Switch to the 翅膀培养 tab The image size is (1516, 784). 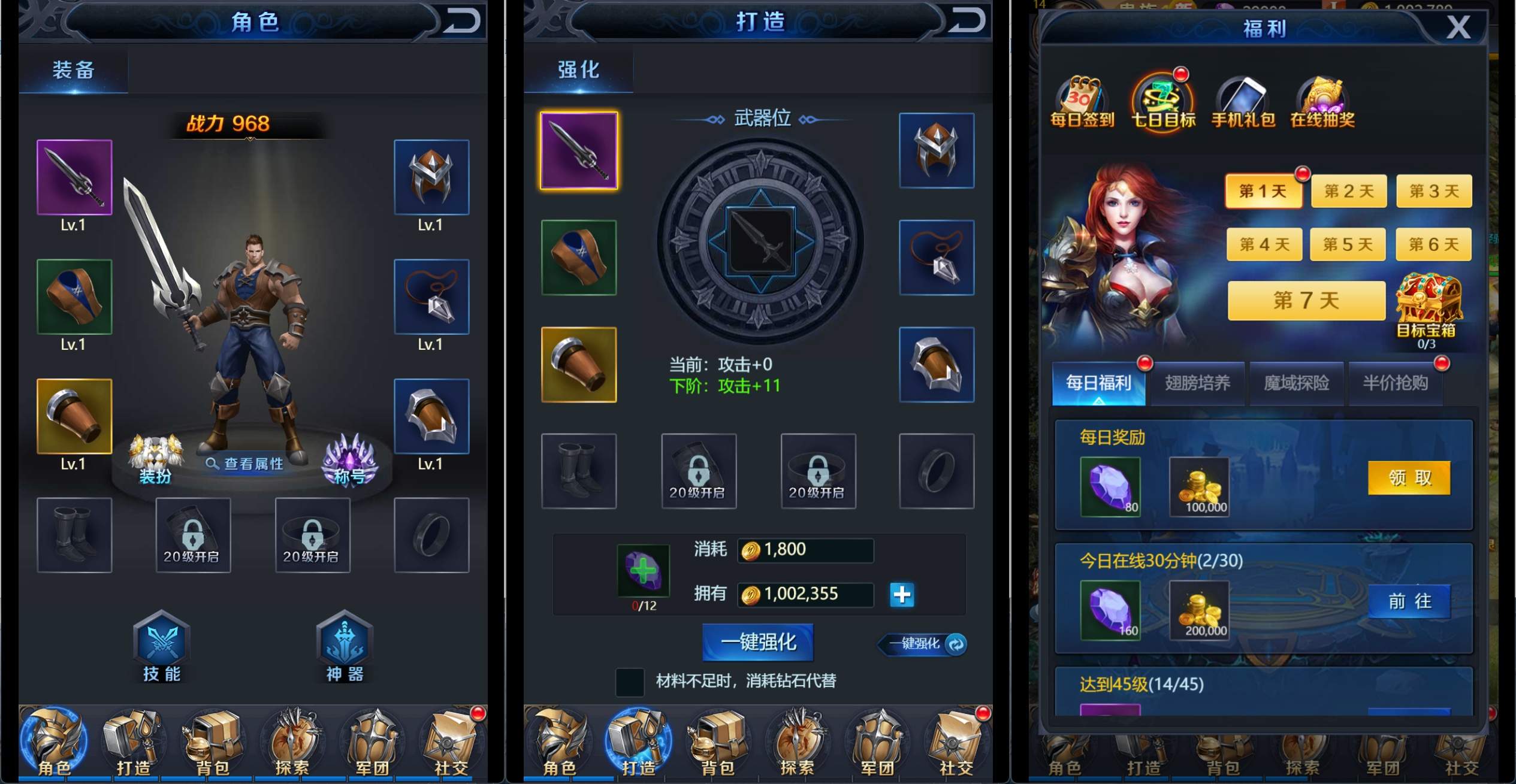(x=1197, y=383)
